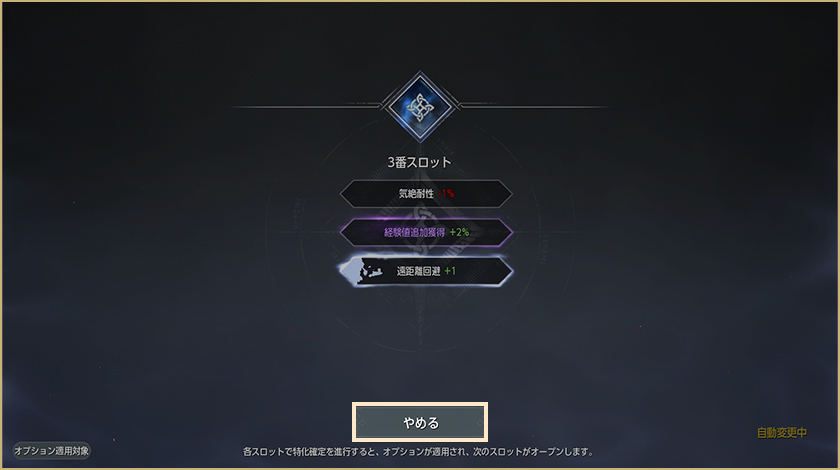Click the blue slot emblem icon
The height and width of the screenshot is (470, 840).
(420, 106)
